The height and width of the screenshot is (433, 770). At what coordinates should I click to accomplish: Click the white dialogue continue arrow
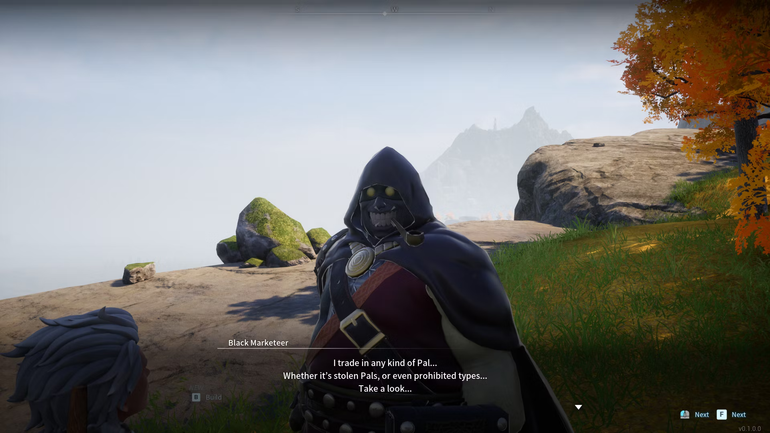pos(578,407)
